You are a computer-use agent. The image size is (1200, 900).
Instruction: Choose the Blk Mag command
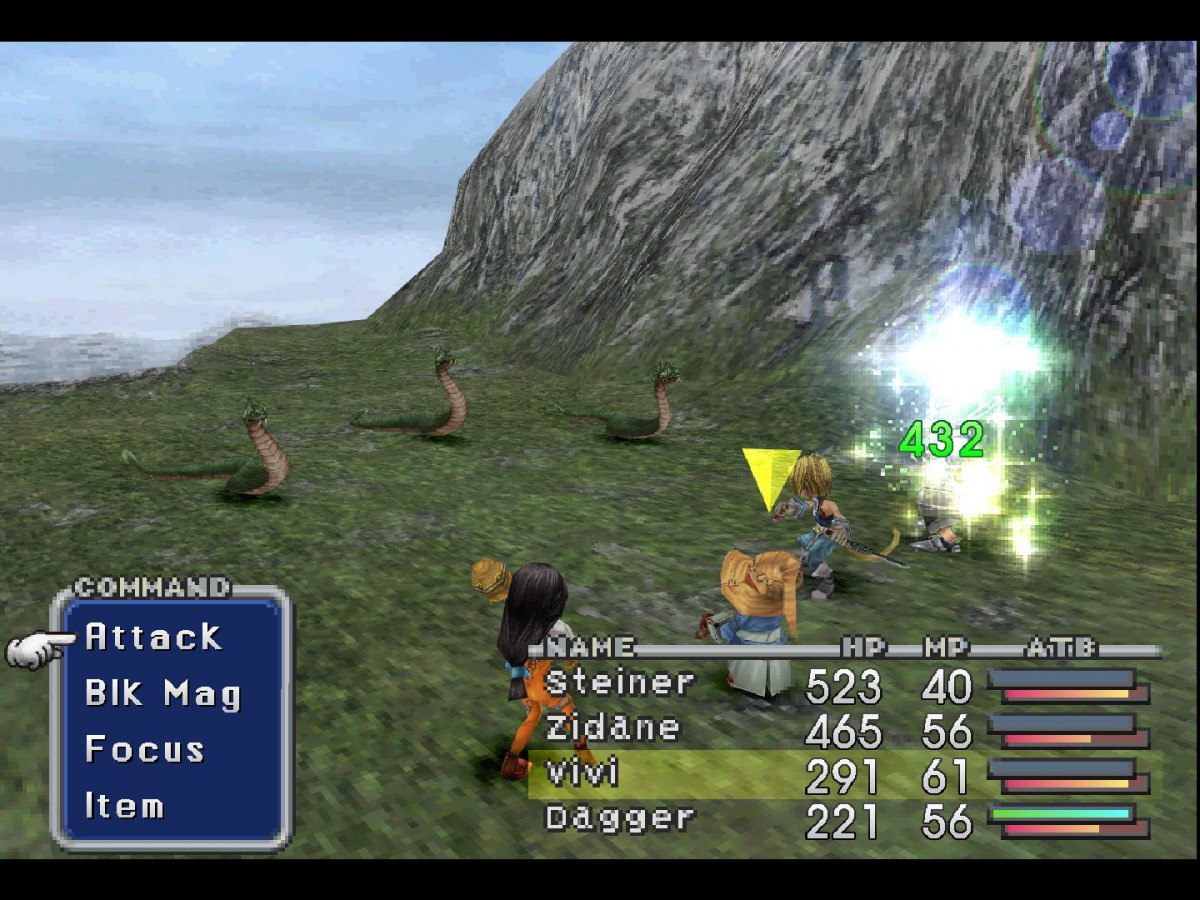(x=162, y=693)
